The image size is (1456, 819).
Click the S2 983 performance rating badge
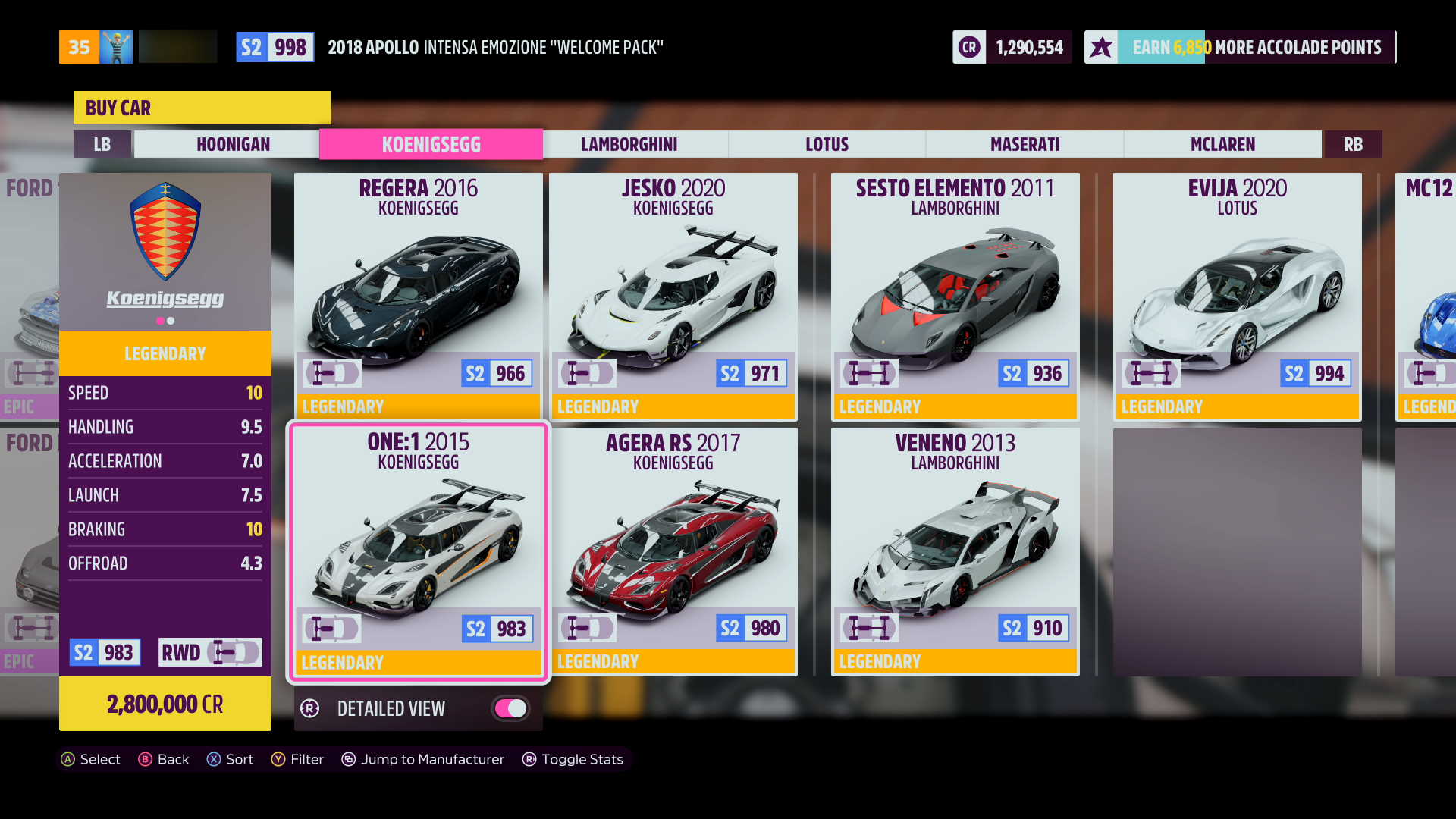click(x=105, y=652)
